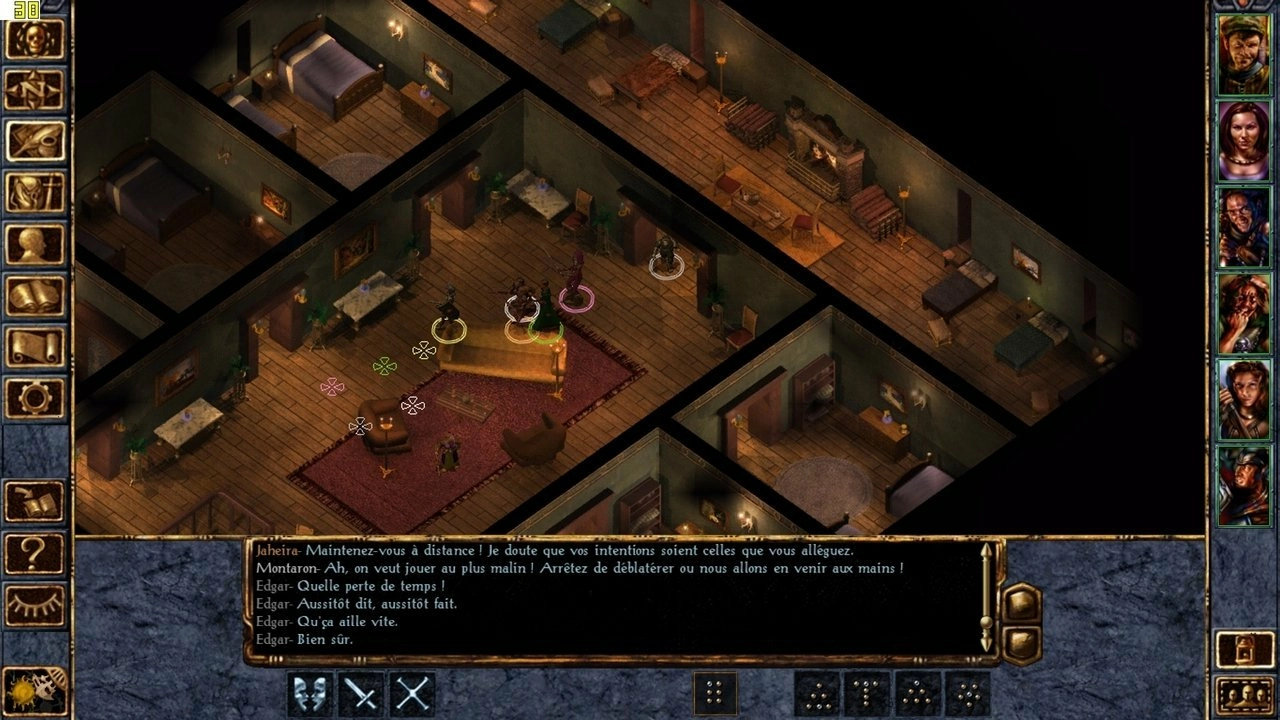
Task: Show the character record with the bust icon
Action: pos(35,244)
